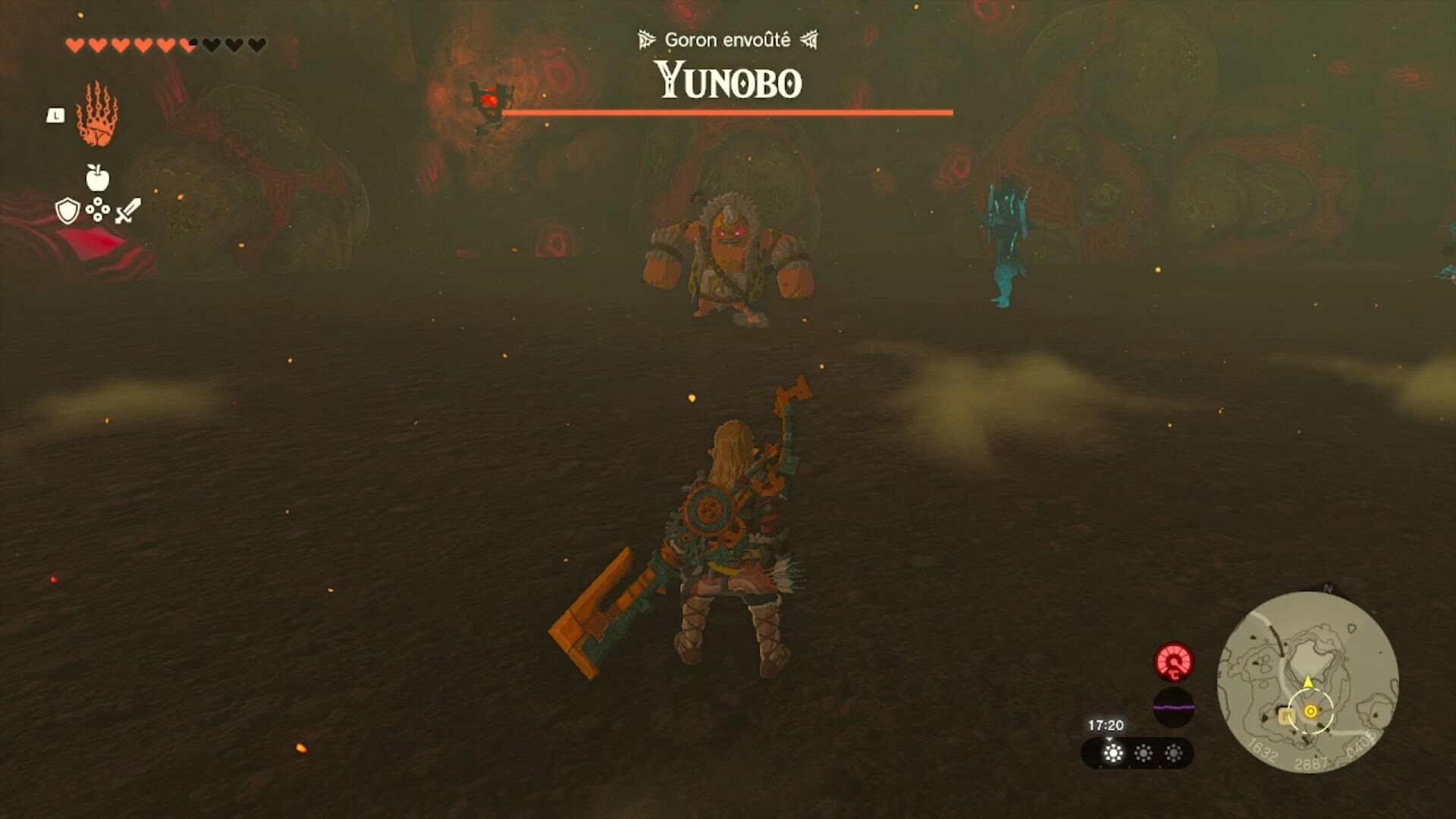Click the N compass marker on the minimap
Screen dimensions: 1456x819
tap(1326, 588)
